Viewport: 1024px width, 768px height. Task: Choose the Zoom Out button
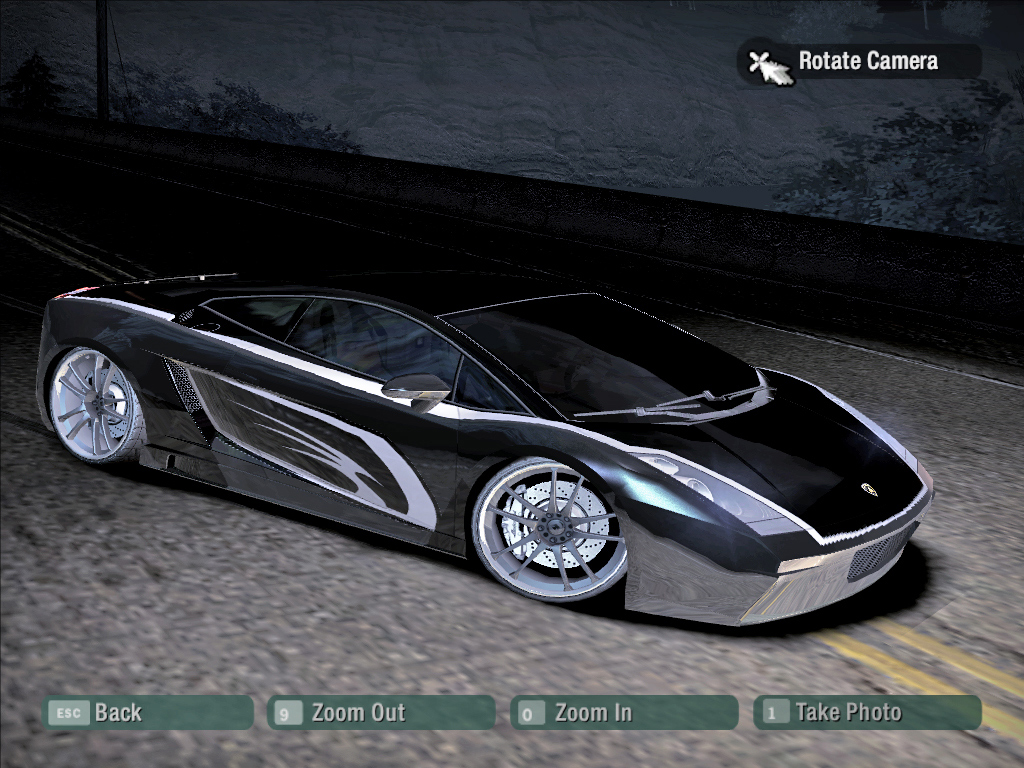pos(382,713)
